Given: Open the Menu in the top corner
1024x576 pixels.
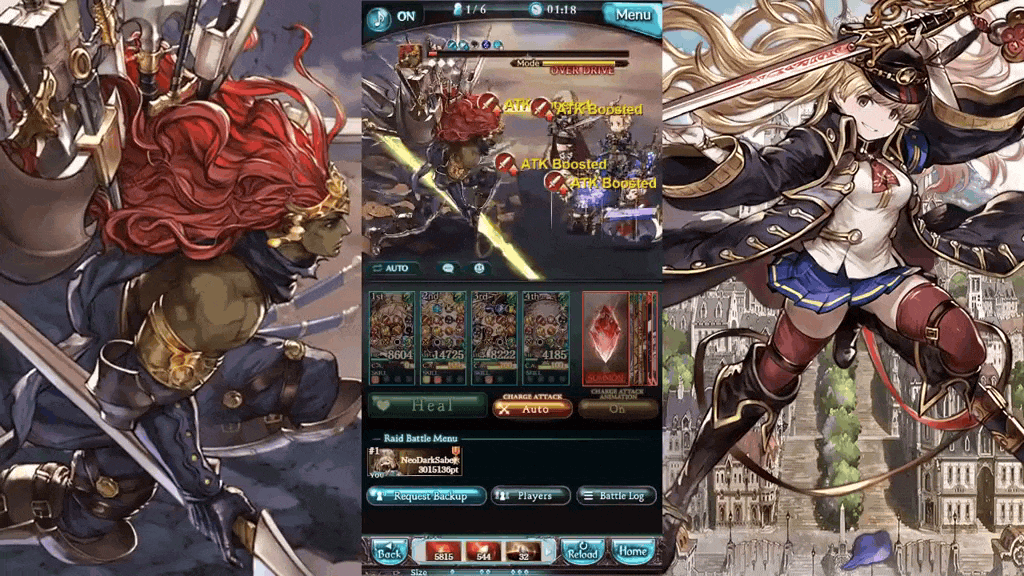Looking at the screenshot, I should click(x=631, y=15).
